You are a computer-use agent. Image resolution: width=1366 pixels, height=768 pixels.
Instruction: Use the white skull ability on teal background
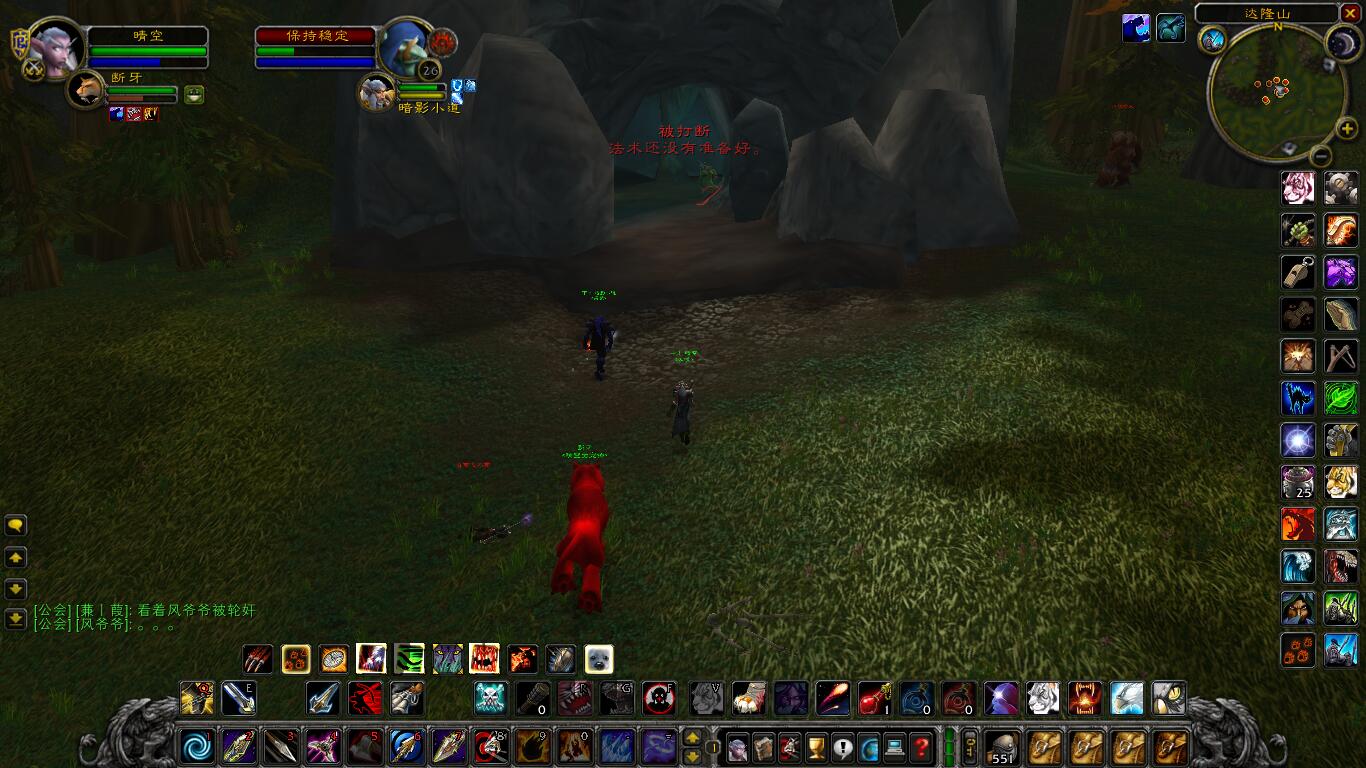pyautogui.click(x=490, y=698)
